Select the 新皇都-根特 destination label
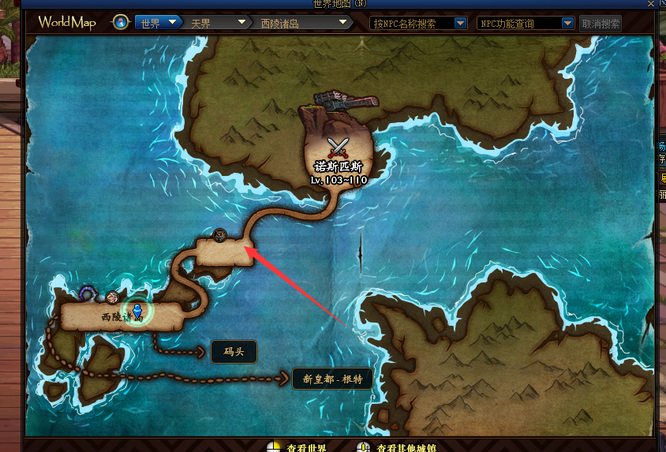This screenshot has height=452, width=666. pos(331,379)
